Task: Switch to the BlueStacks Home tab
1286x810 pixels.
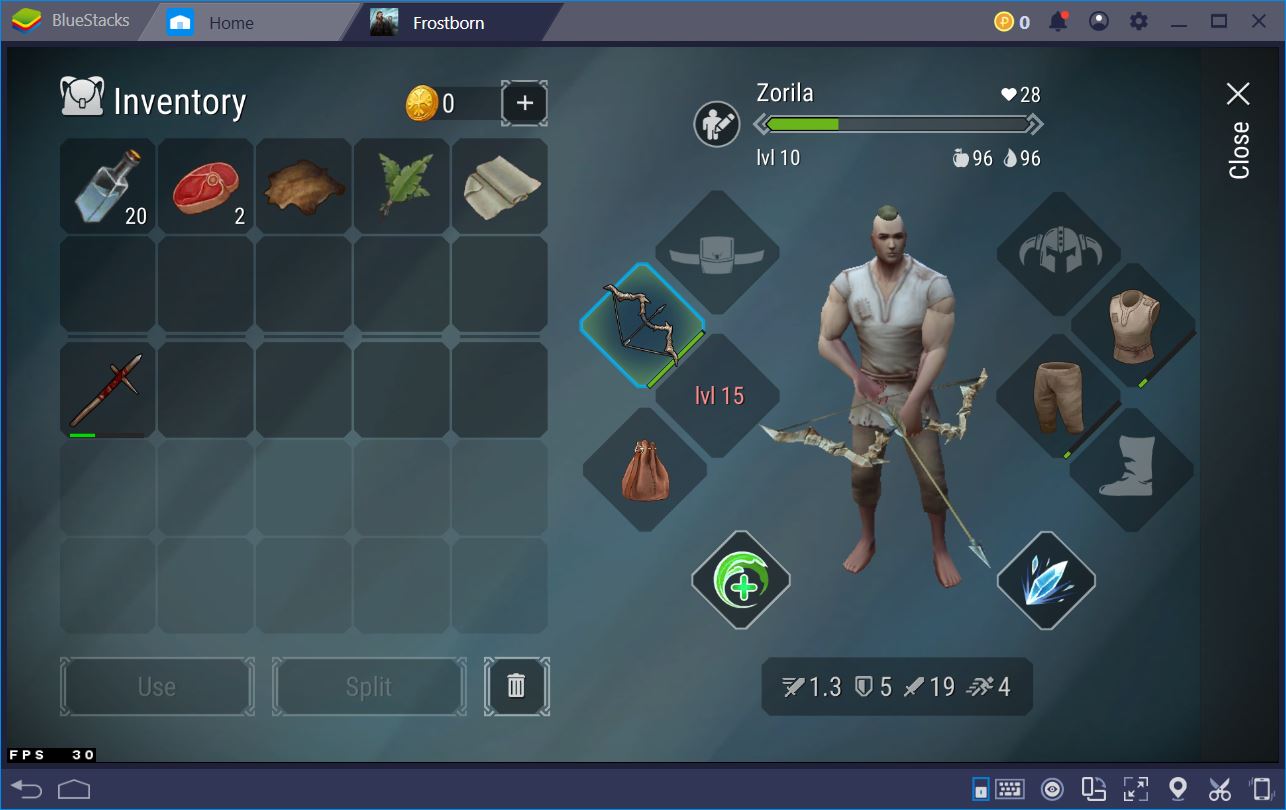Action: click(230, 22)
